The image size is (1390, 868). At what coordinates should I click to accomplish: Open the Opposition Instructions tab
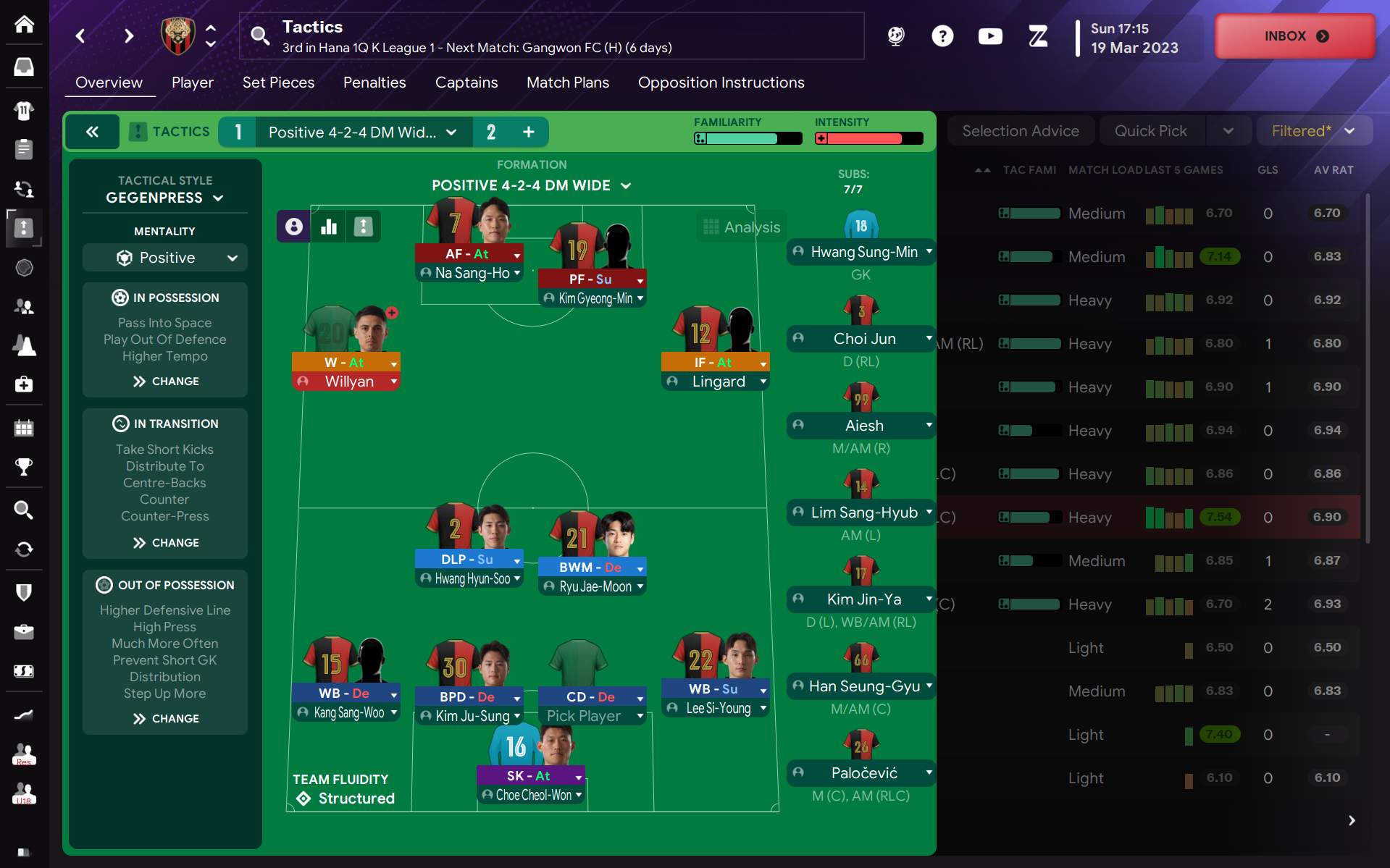point(721,83)
